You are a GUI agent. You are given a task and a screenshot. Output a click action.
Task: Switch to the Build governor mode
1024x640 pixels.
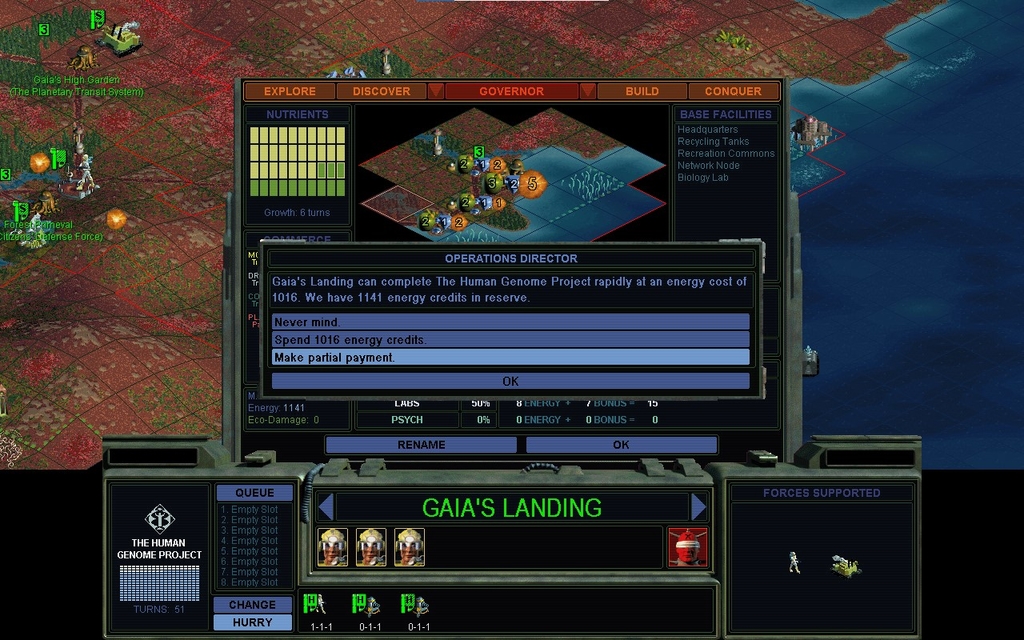(642, 91)
